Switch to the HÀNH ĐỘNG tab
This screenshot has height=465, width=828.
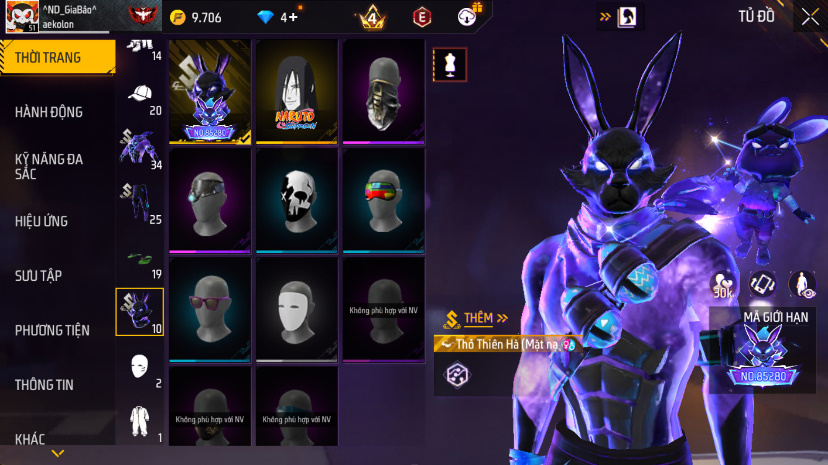click(49, 112)
